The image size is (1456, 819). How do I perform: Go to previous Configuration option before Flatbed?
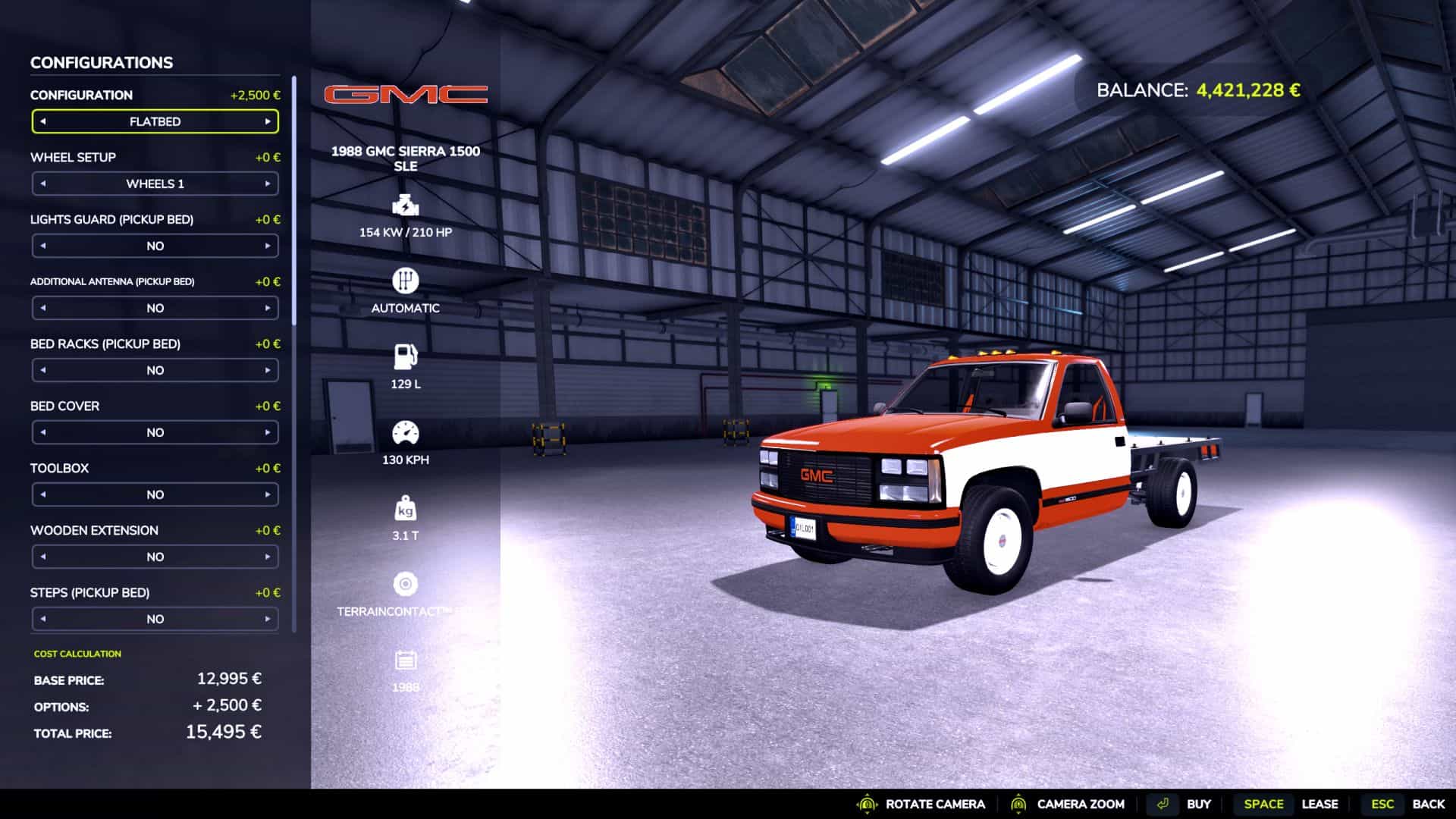click(x=43, y=121)
